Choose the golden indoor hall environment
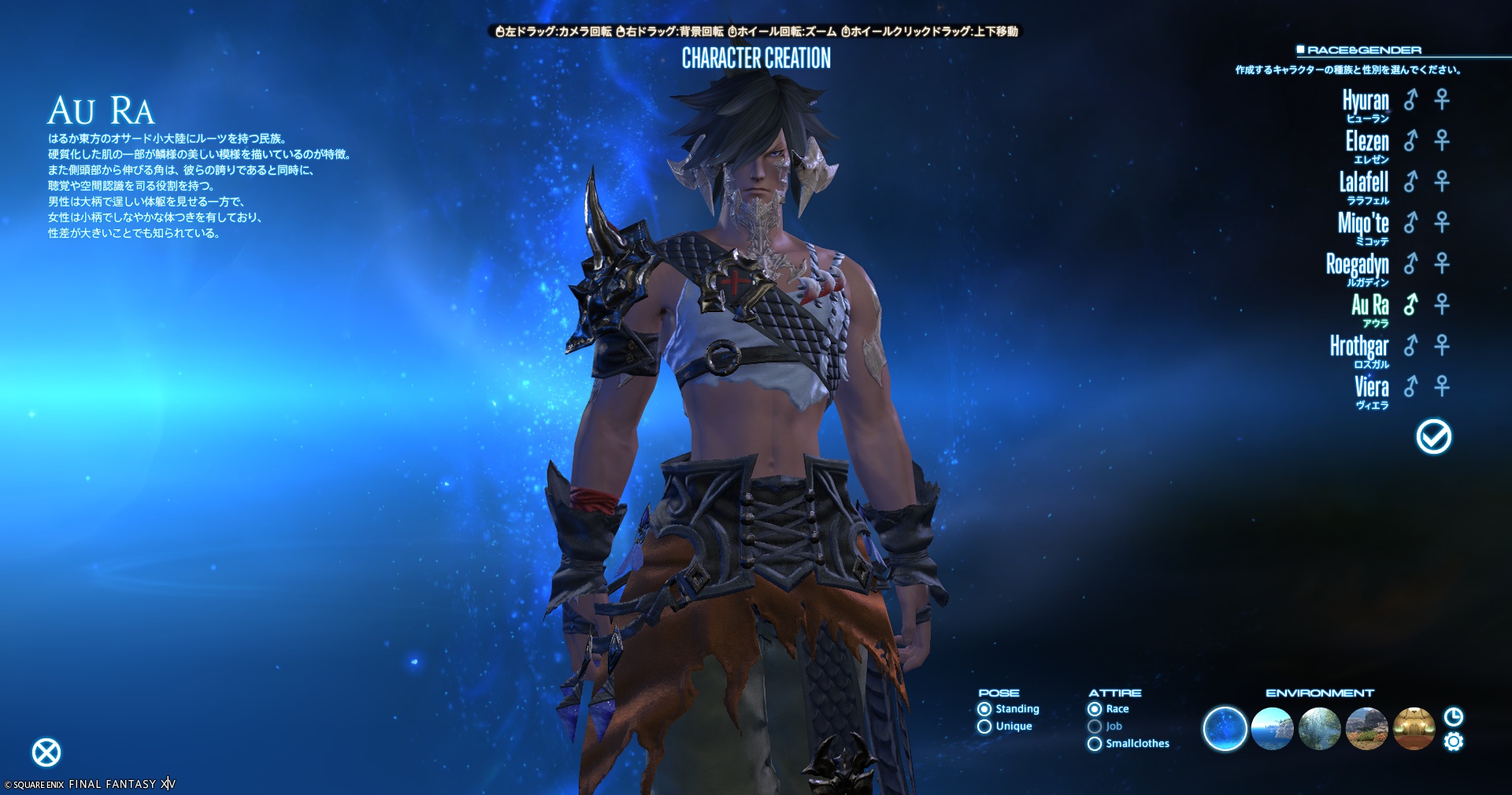The height and width of the screenshot is (795, 1512). [1414, 729]
